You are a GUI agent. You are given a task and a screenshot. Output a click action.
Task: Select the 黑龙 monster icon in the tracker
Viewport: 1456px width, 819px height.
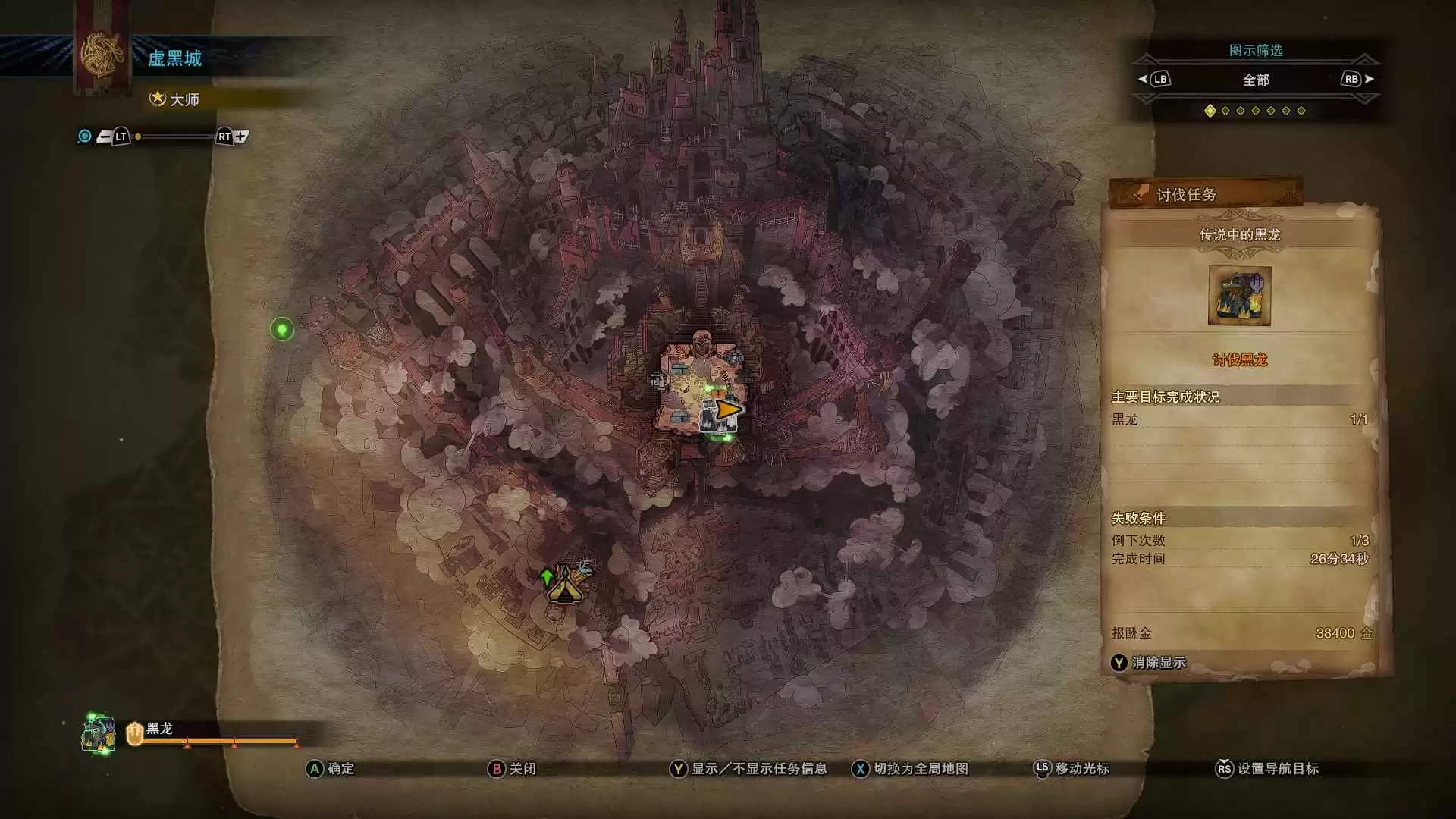99,734
